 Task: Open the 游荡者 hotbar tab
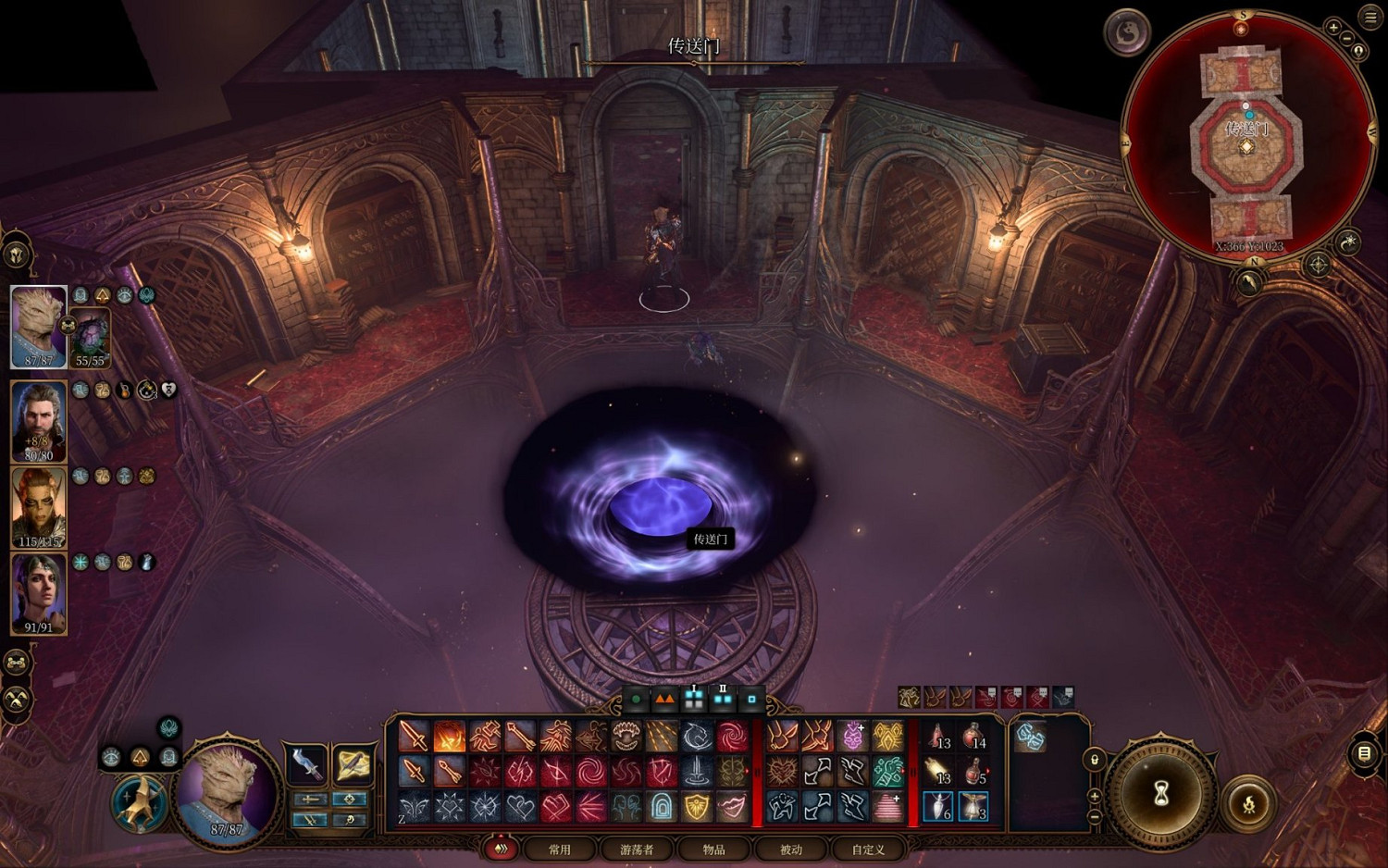coord(637,849)
